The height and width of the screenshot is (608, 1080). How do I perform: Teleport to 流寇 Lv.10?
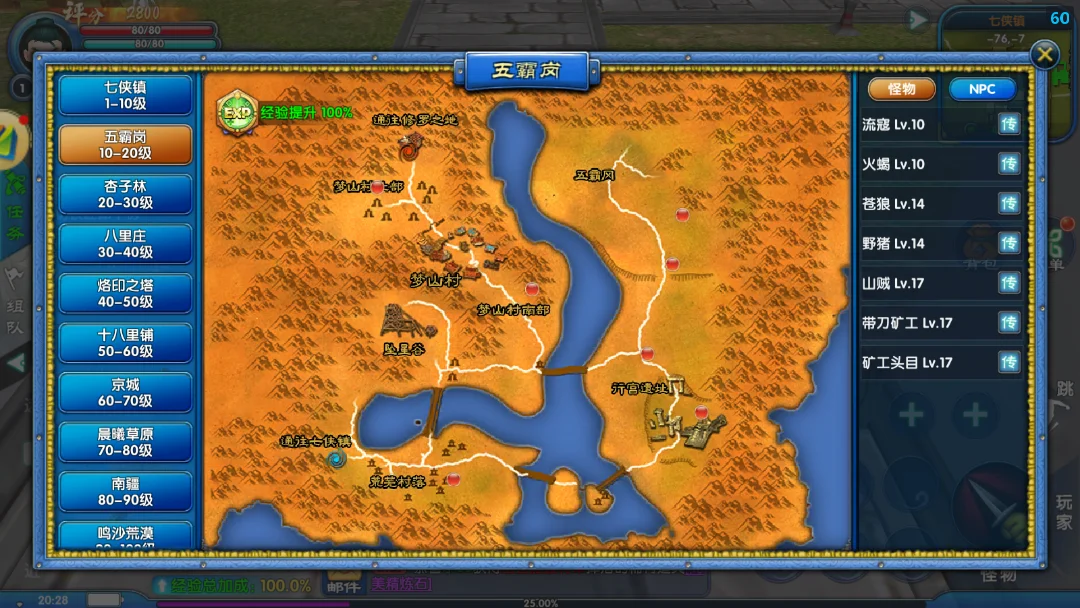click(1009, 125)
